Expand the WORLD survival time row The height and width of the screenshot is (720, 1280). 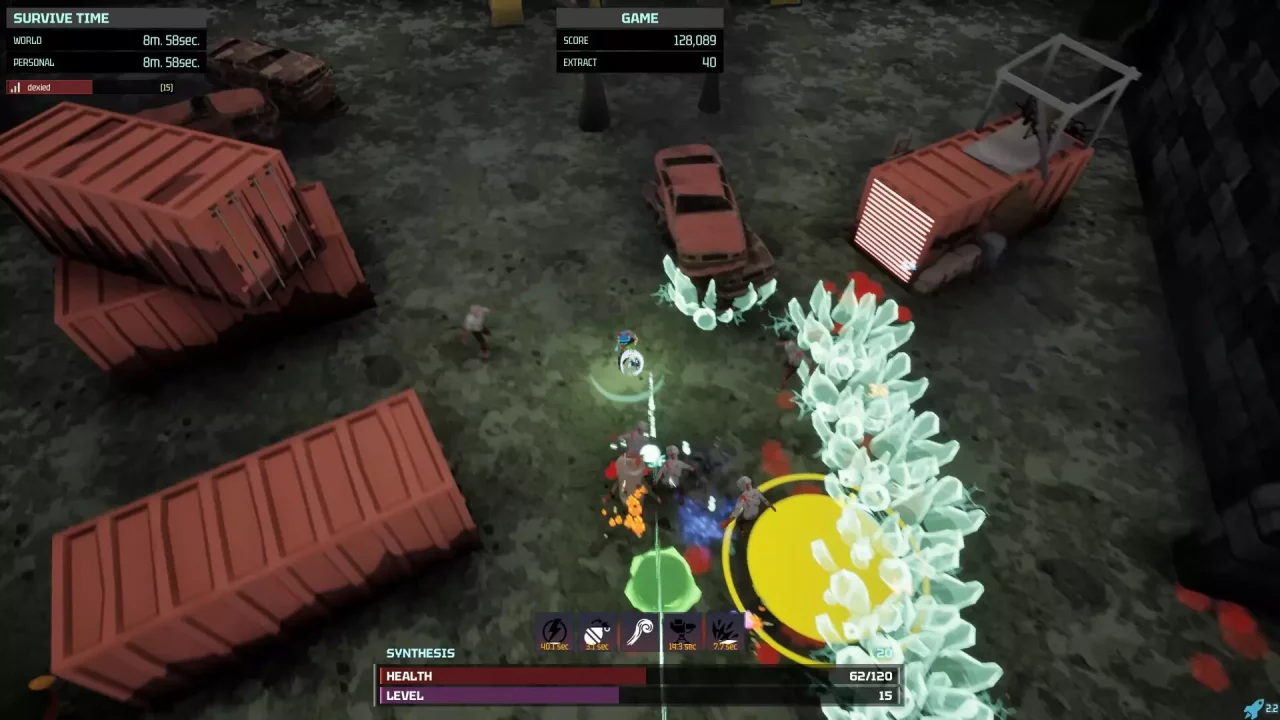(107, 40)
